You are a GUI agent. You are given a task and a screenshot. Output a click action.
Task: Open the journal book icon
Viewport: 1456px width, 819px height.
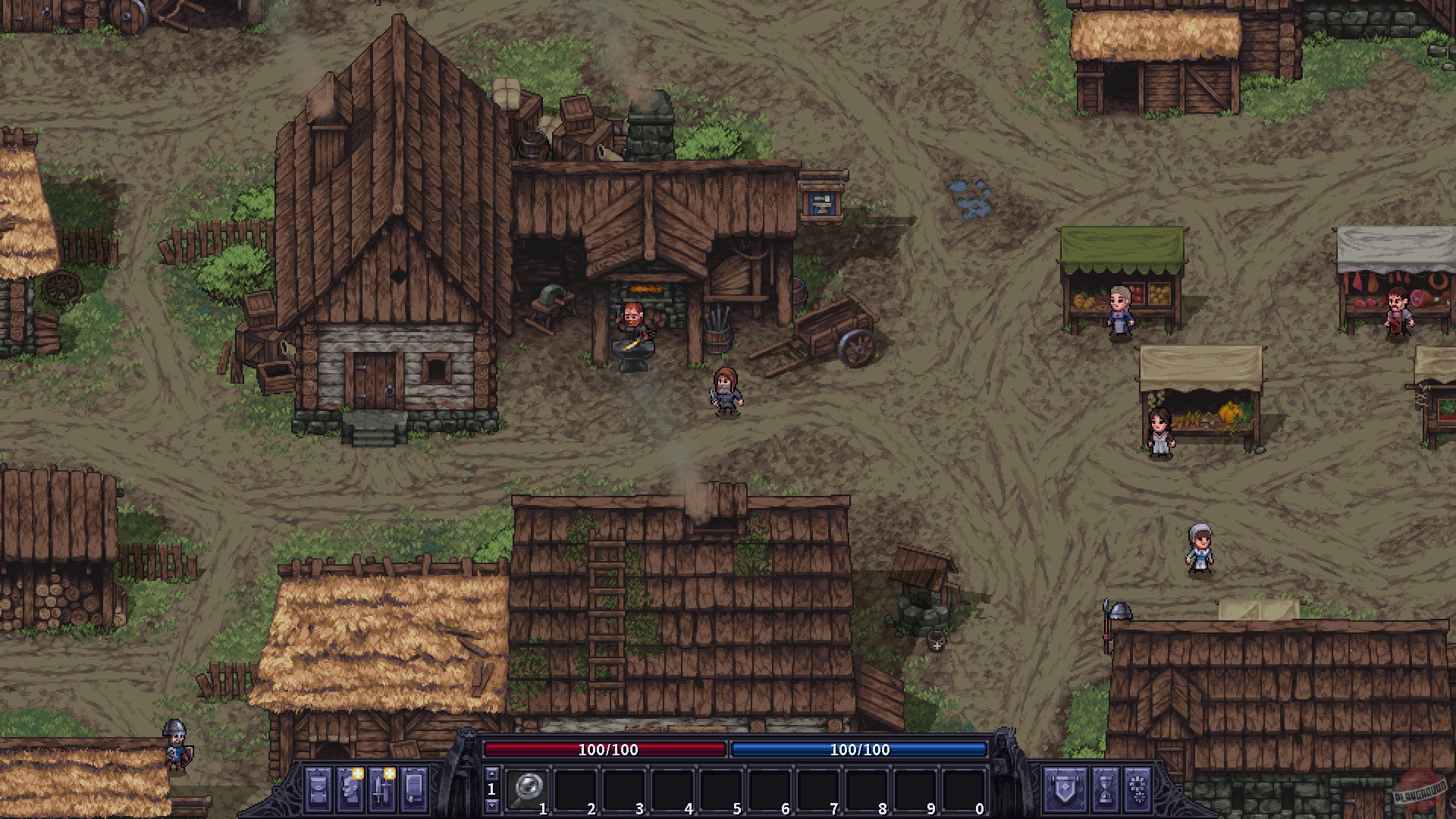click(413, 789)
